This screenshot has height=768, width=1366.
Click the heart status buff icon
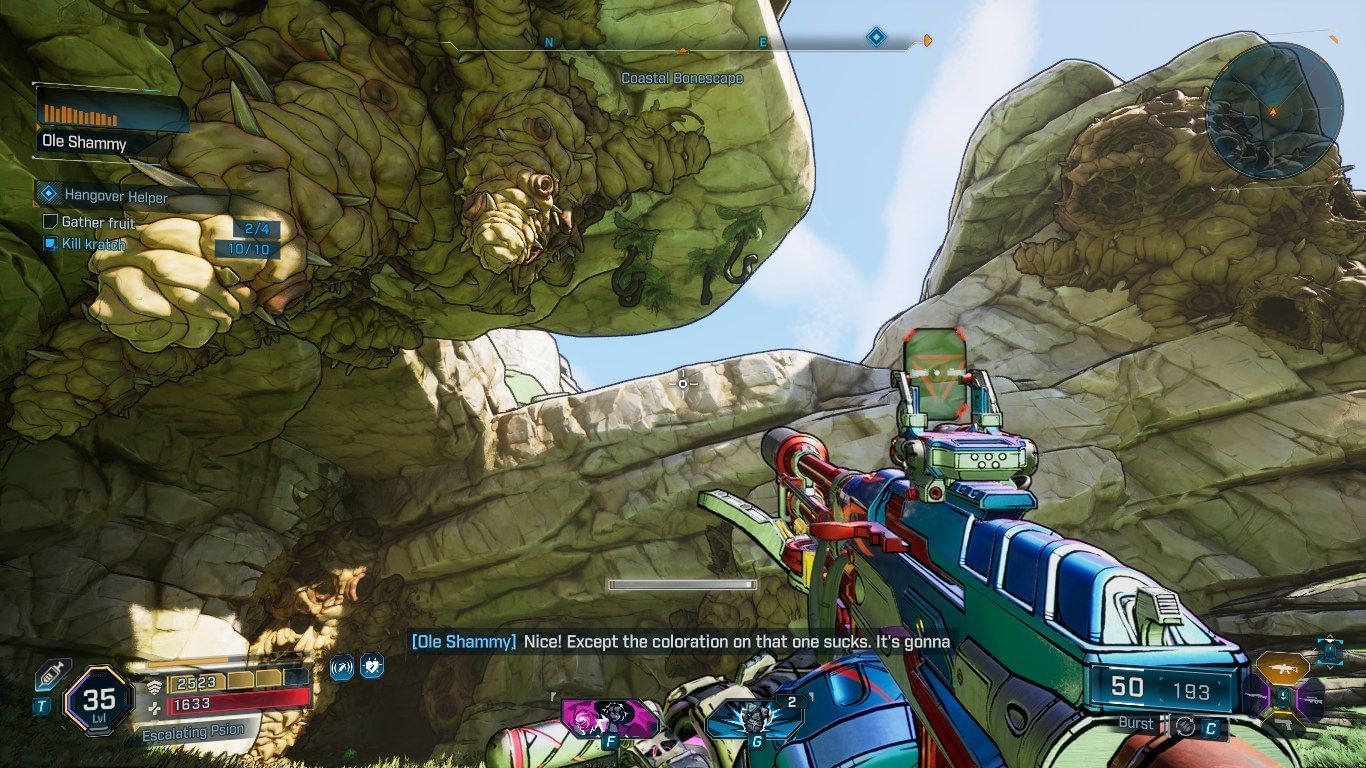[x=371, y=666]
